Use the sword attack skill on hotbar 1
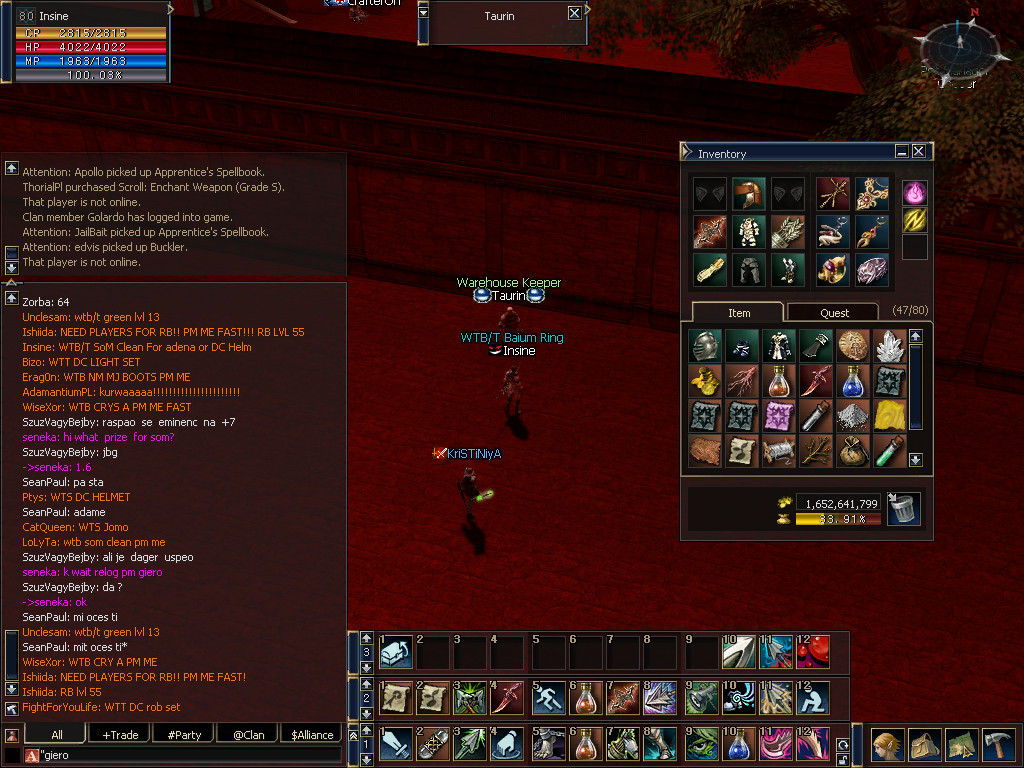This screenshot has width=1024, height=768. coord(395,745)
